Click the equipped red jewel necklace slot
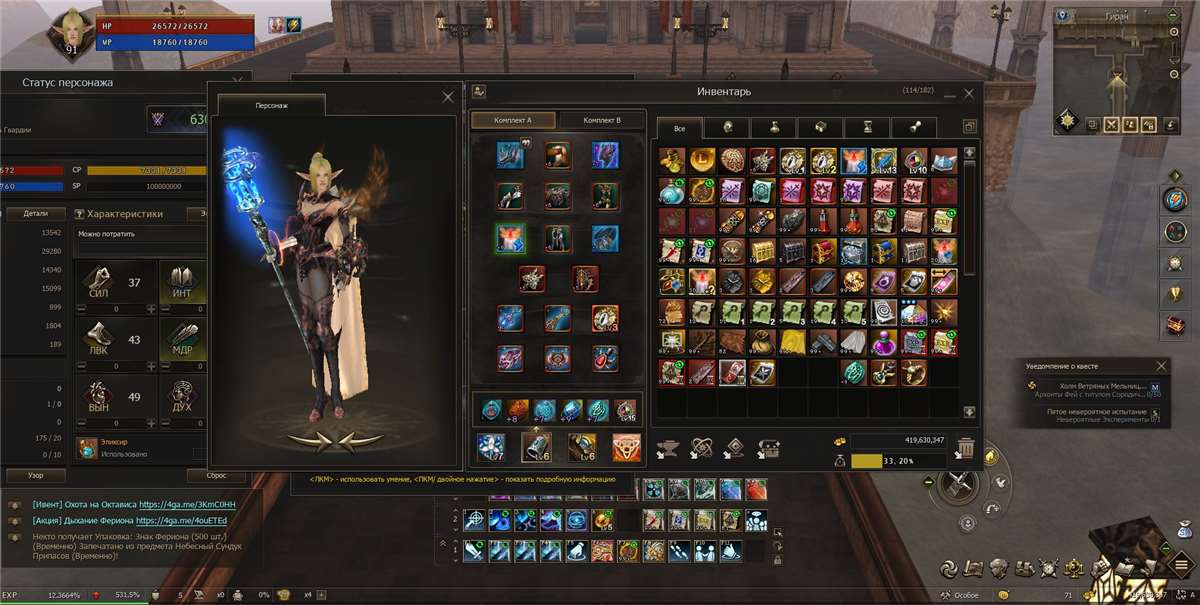Screen dimensions: 1200x605 pos(605,356)
